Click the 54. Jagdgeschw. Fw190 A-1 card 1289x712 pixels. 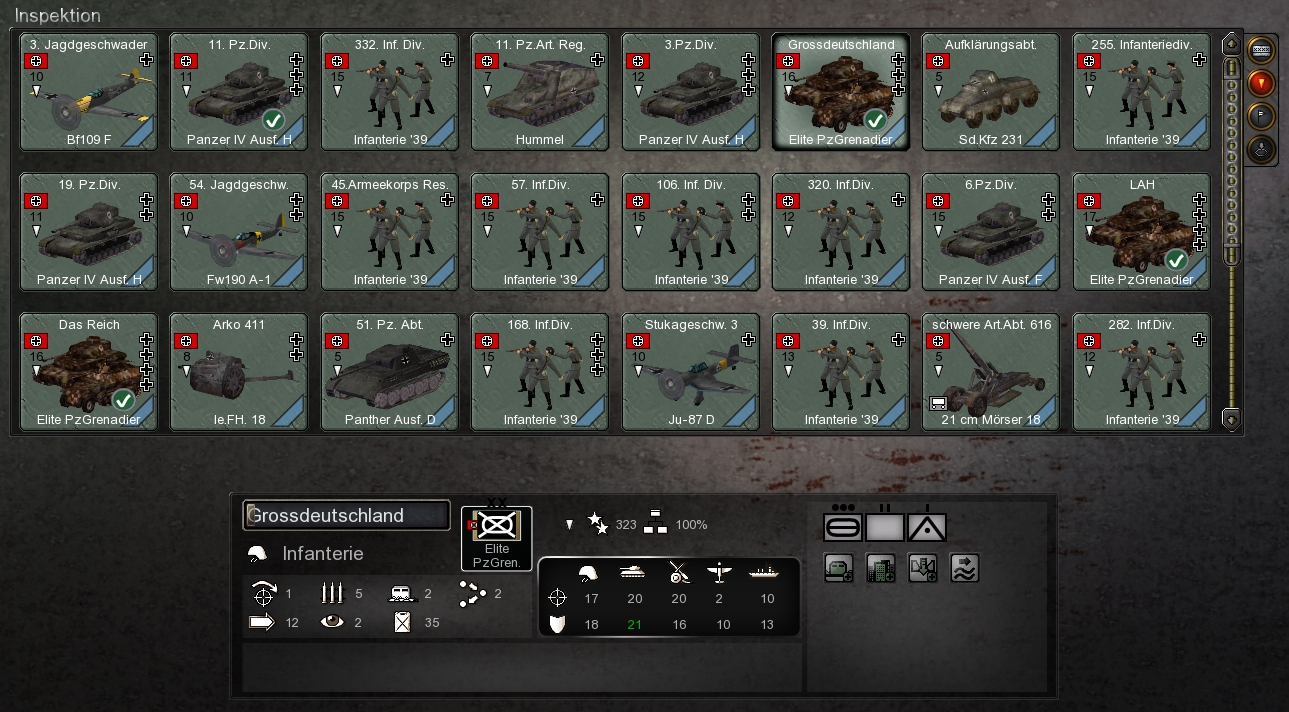239,231
